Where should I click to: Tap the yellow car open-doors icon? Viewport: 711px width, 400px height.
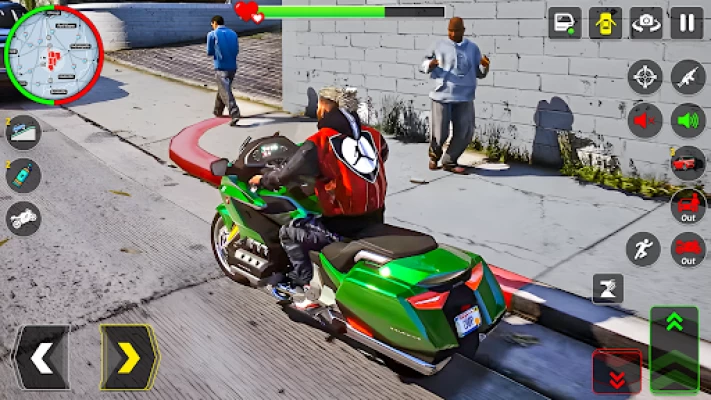click(x=605, y=22)
